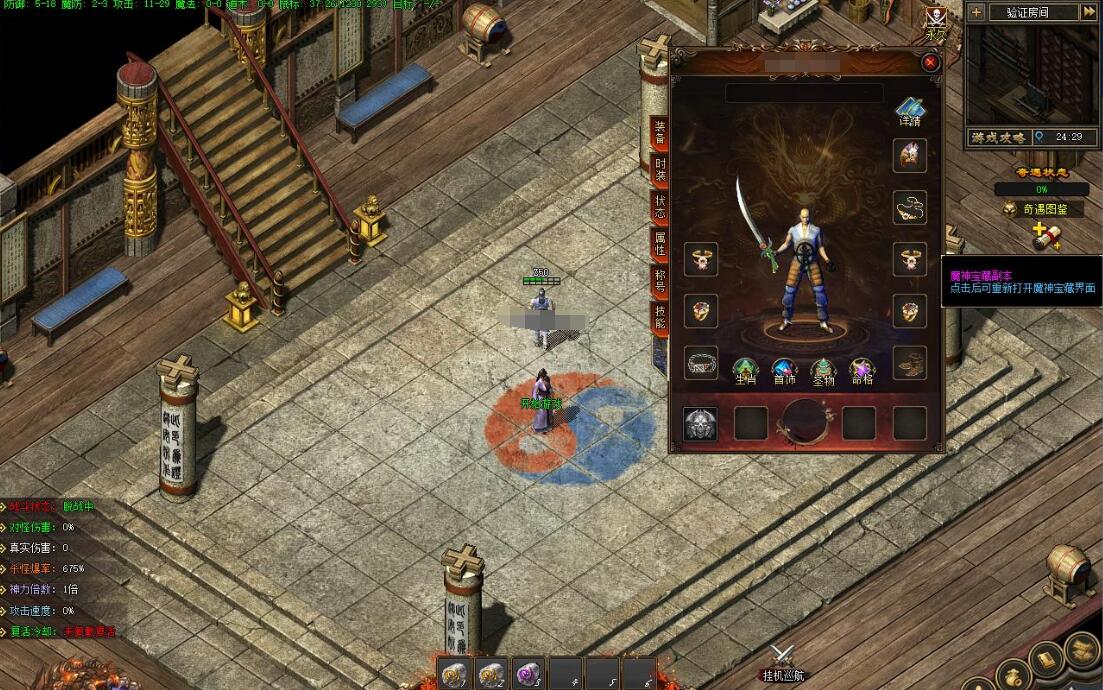Open the 详情 details icon
The image size is (1103, 690).
point(909,111)
